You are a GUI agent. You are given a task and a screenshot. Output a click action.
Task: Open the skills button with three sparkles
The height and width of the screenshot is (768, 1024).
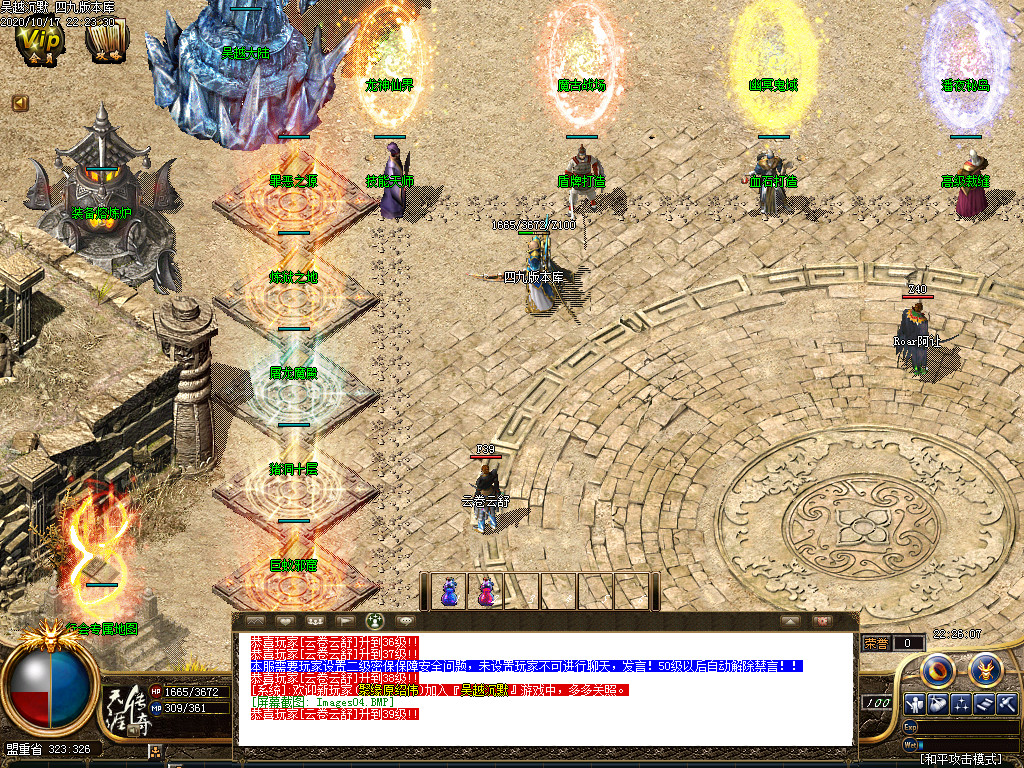[x=961, y=703]
